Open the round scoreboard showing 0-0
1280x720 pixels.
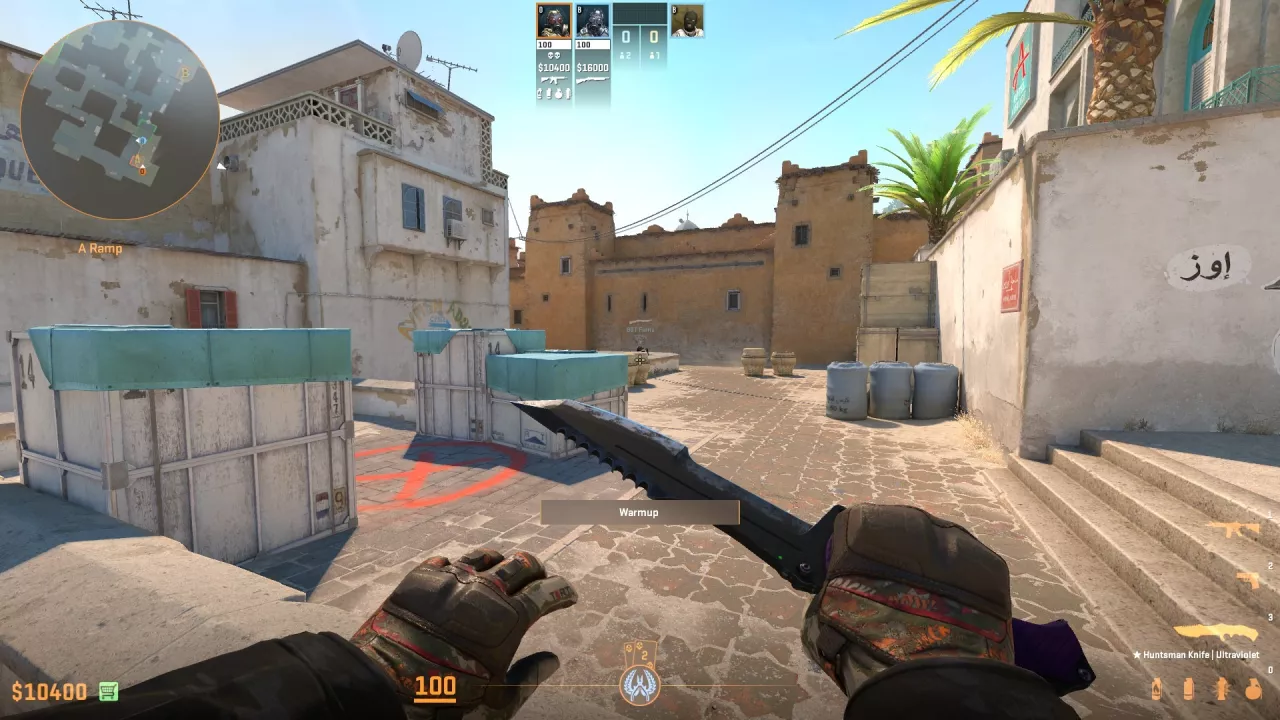[x=640, y=35]
